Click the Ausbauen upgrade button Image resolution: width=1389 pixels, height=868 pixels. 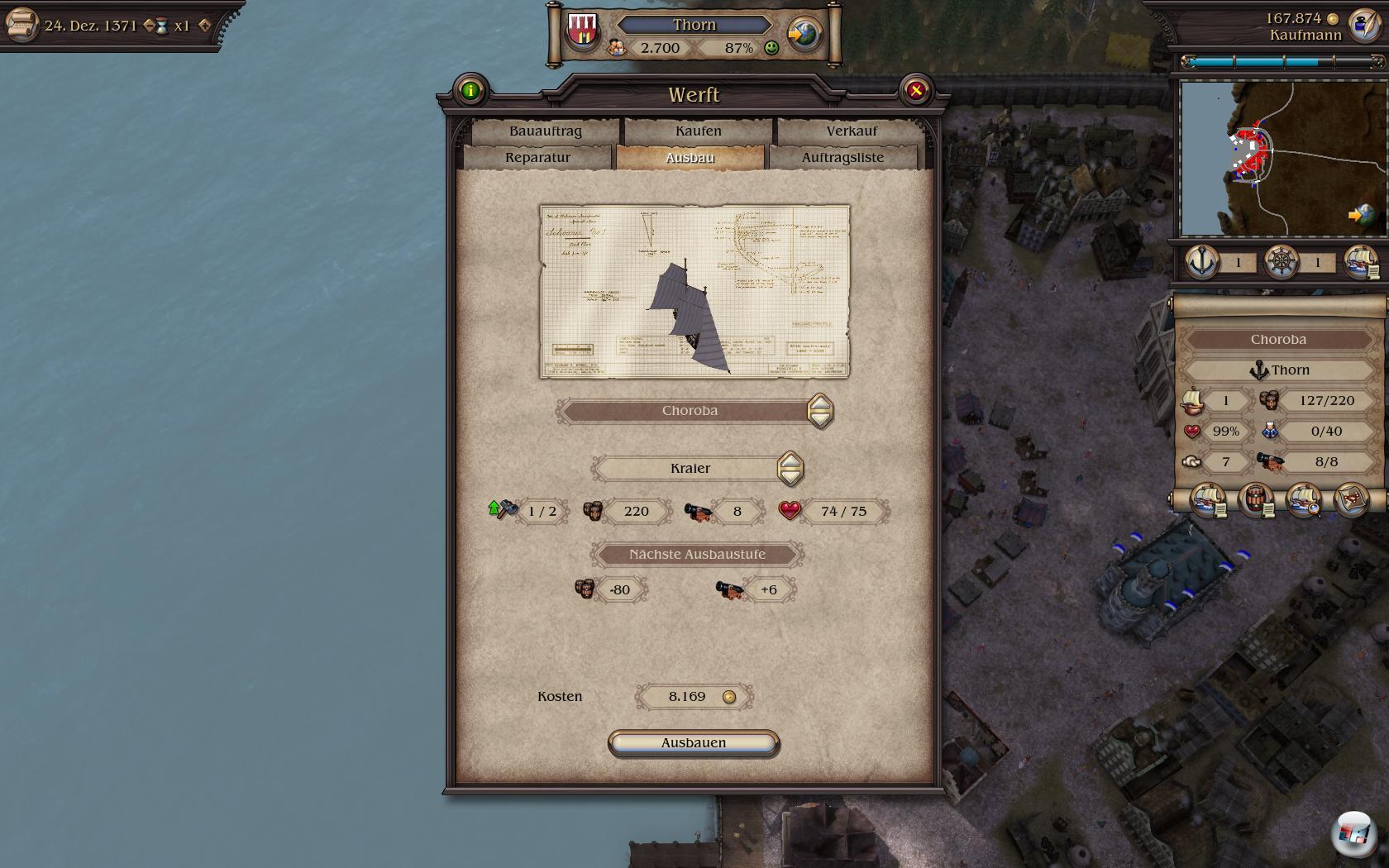(693, 742)
